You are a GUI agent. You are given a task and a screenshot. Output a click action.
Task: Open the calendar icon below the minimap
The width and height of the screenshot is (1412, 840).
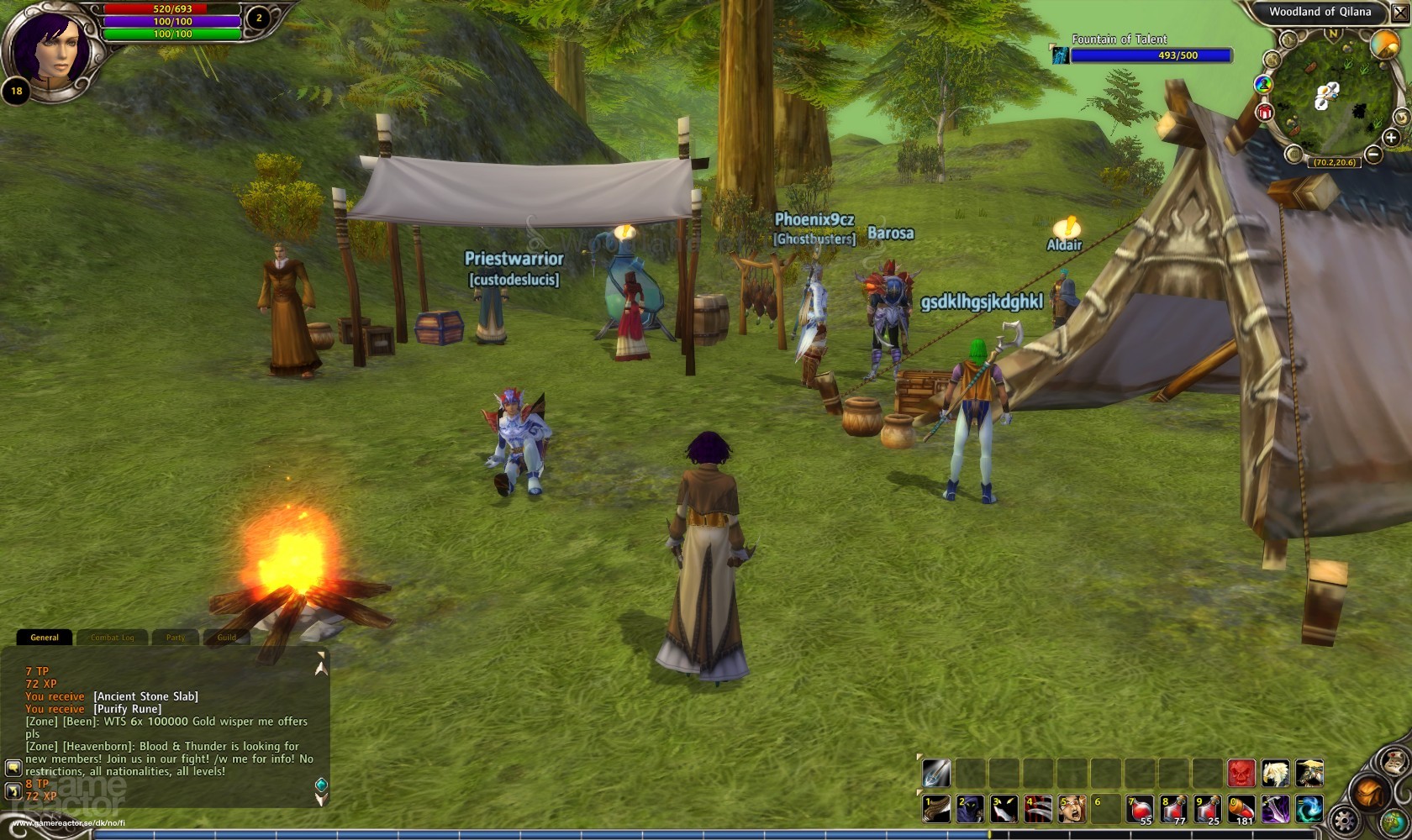(x=1293, y=154)
